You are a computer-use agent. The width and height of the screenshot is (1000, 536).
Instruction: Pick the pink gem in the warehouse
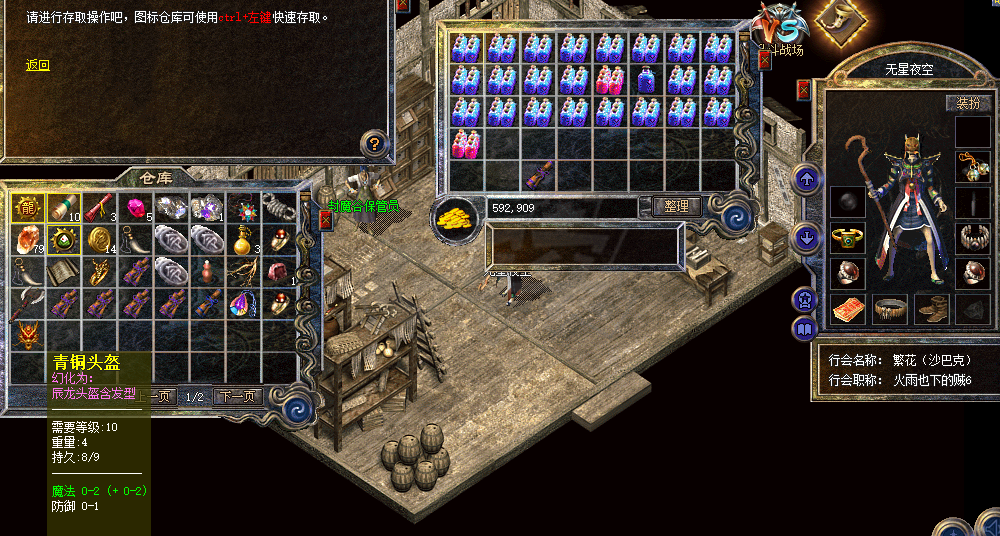135,208
